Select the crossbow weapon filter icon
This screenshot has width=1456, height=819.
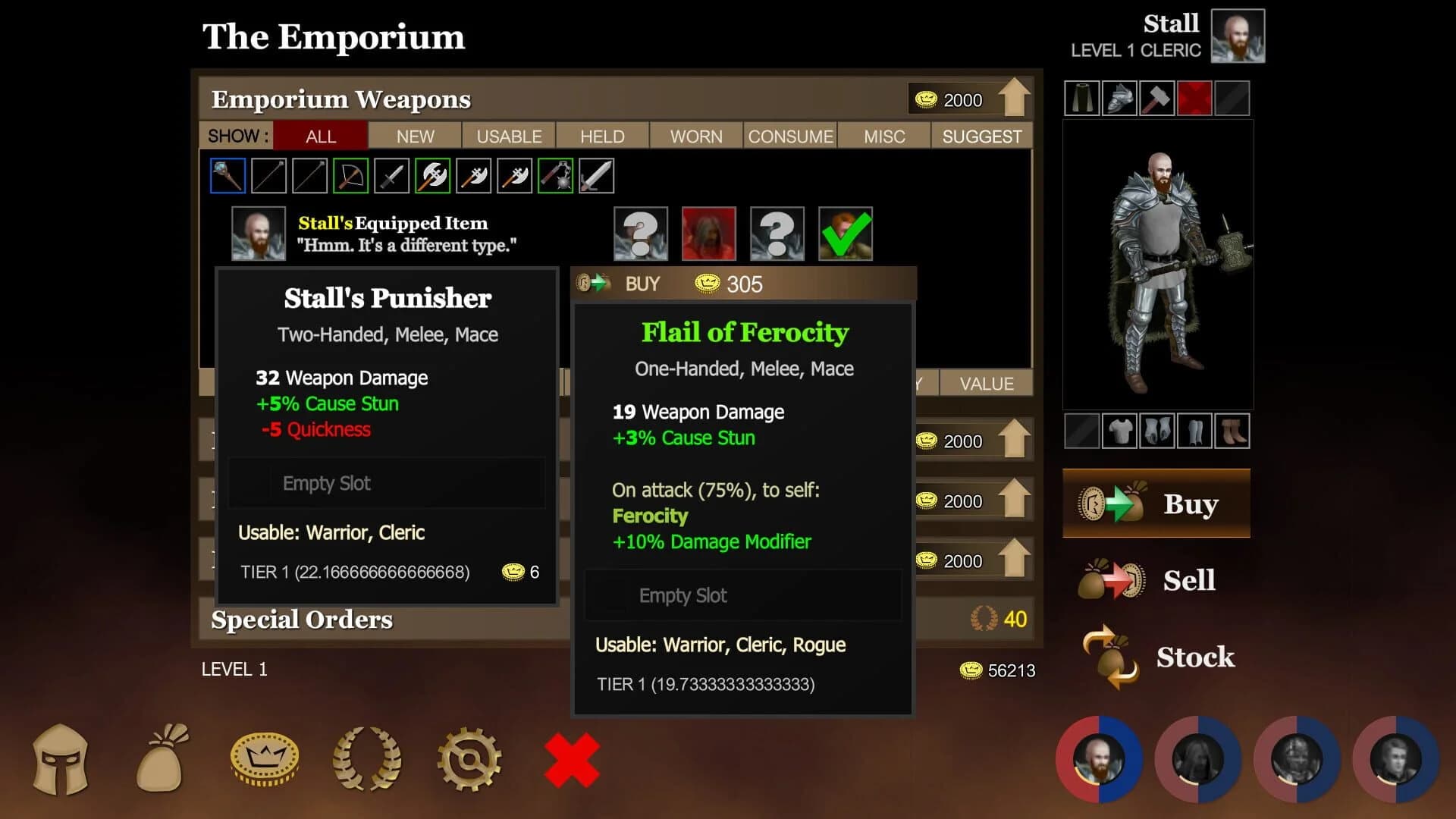pos(351,174)
